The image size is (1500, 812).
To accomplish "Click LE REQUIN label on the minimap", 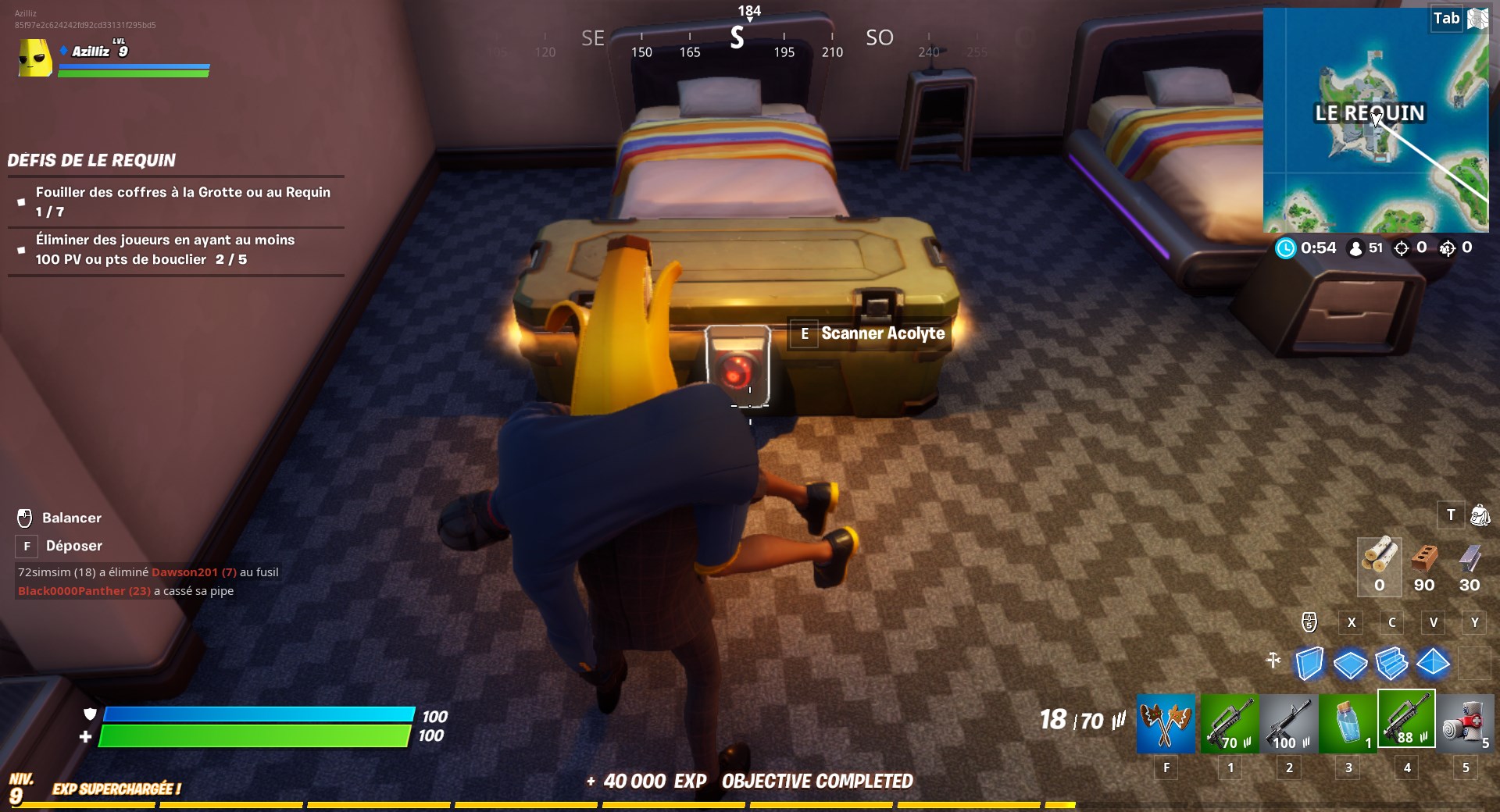I will 1369,112.
